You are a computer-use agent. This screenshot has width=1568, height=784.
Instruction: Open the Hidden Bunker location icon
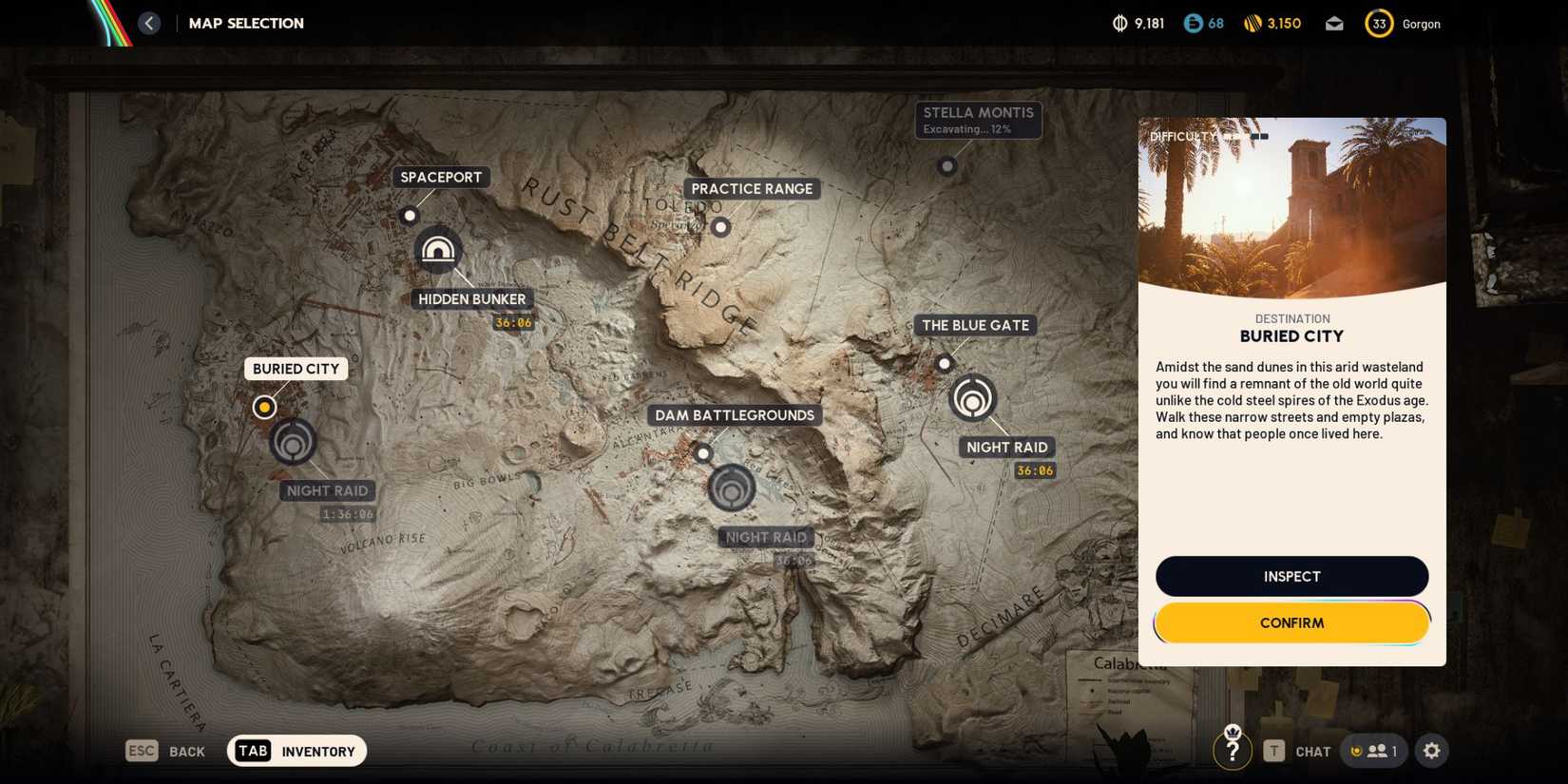pyautogui.click(x=438, y=250)
